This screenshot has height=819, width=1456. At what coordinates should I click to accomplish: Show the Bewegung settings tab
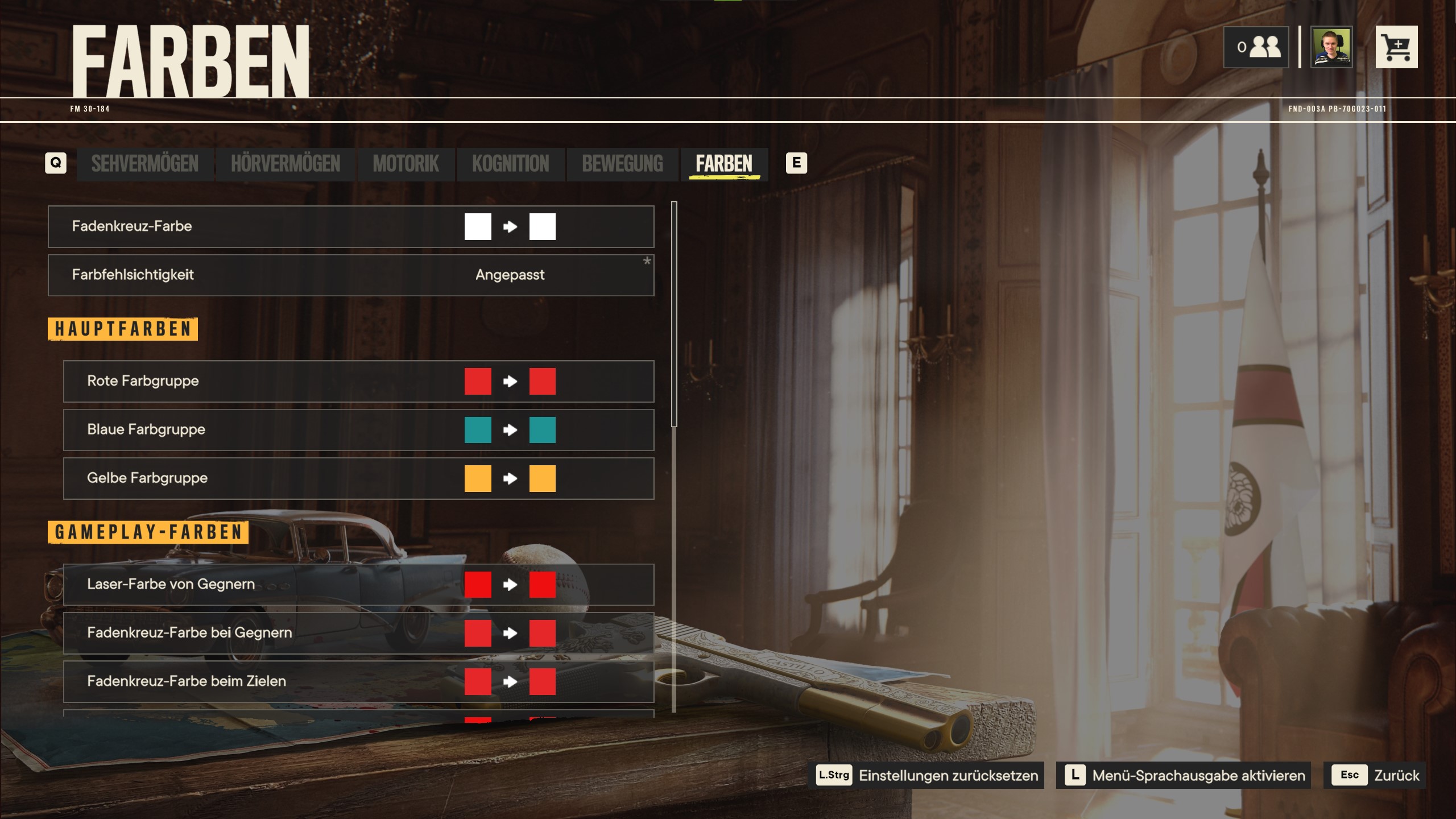(622, 164)
